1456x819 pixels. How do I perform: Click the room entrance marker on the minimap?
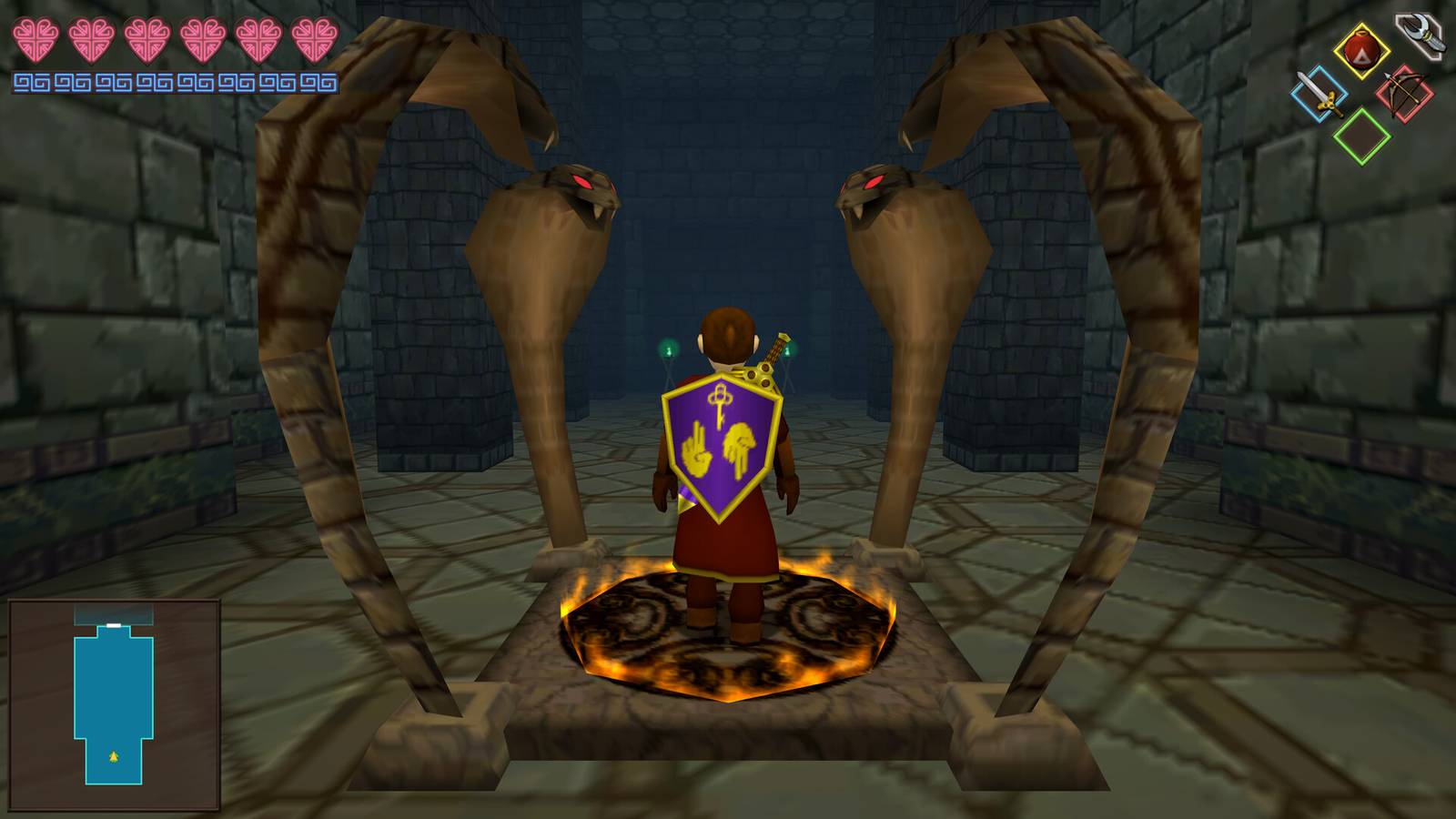(112, 627)
